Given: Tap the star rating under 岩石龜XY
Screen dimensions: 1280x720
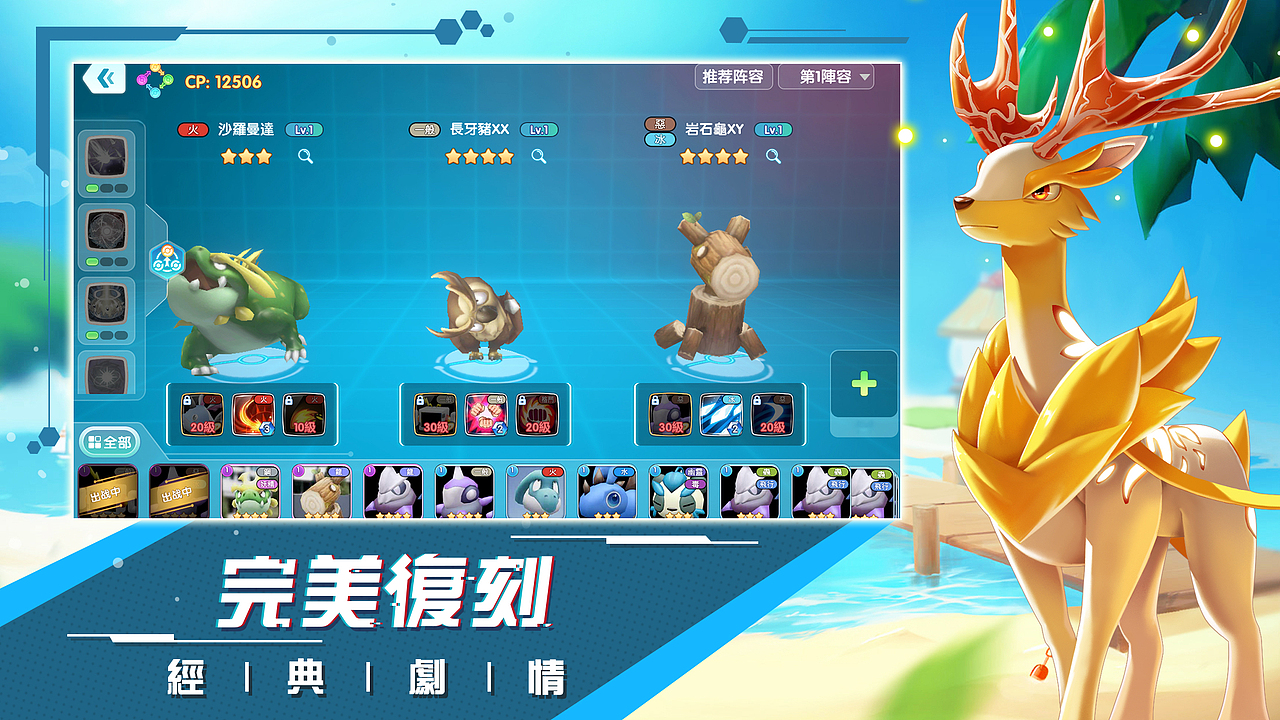Looking at the screenshot, I should tap(711, 156).
